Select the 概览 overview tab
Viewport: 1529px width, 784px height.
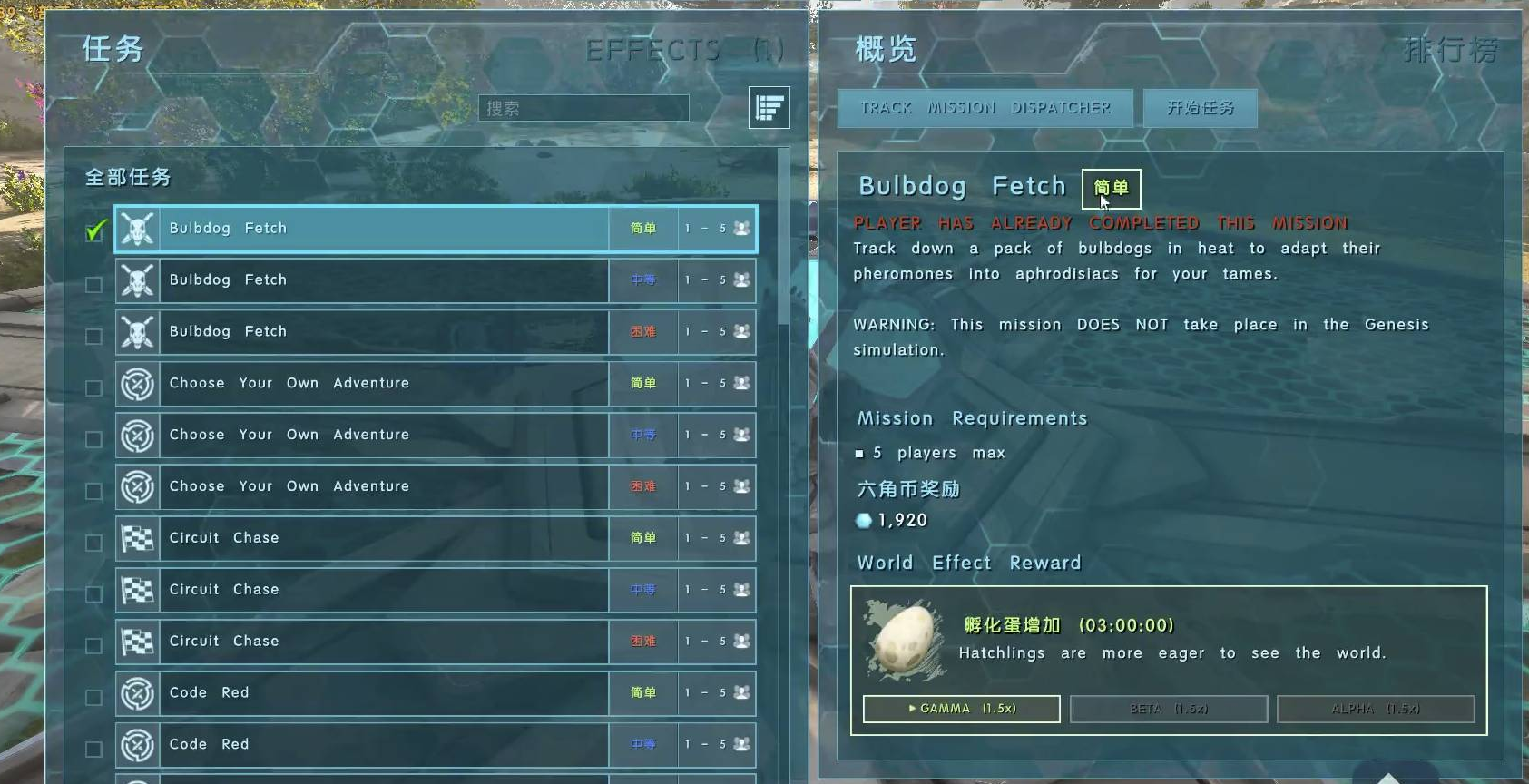click(886, 50)
